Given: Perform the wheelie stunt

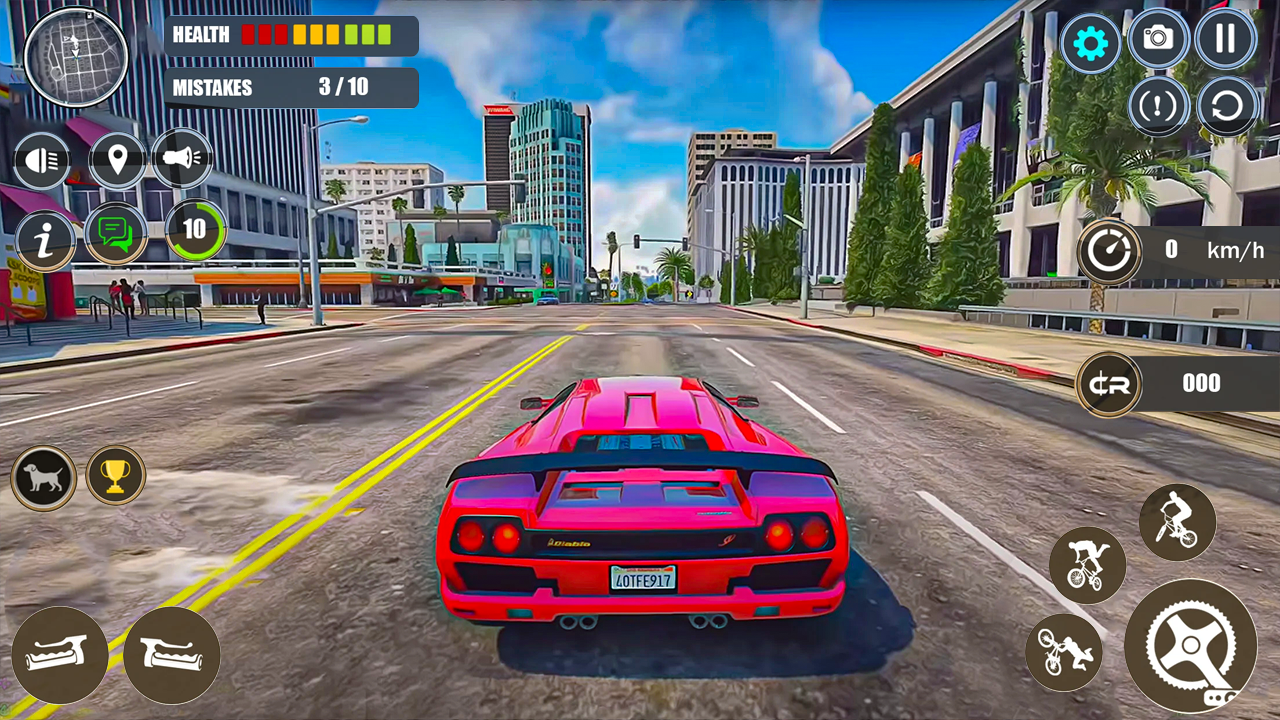Looking at the screenshot, I should click(1178, 521).
